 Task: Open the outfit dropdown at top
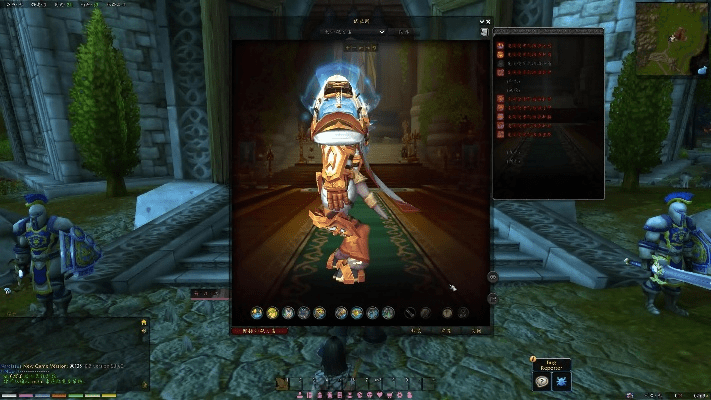pos(353,32)
